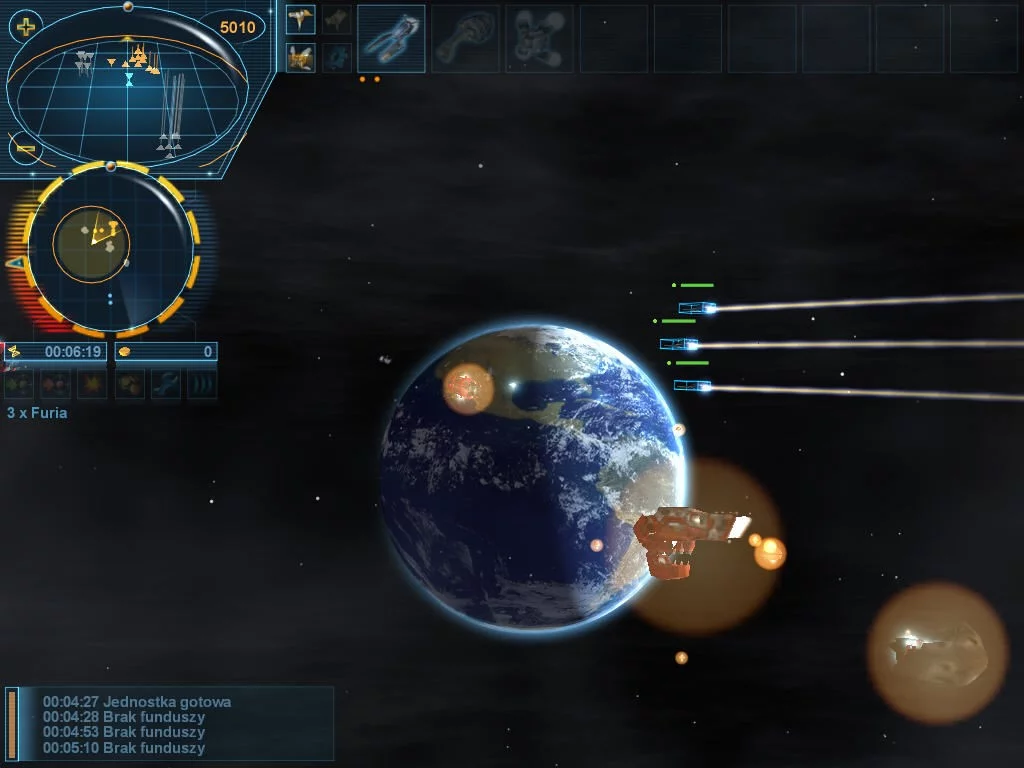Viewport: 1024px width, 768px height.
Task: Select the greyed ship category icon
Action: (337, 19)
